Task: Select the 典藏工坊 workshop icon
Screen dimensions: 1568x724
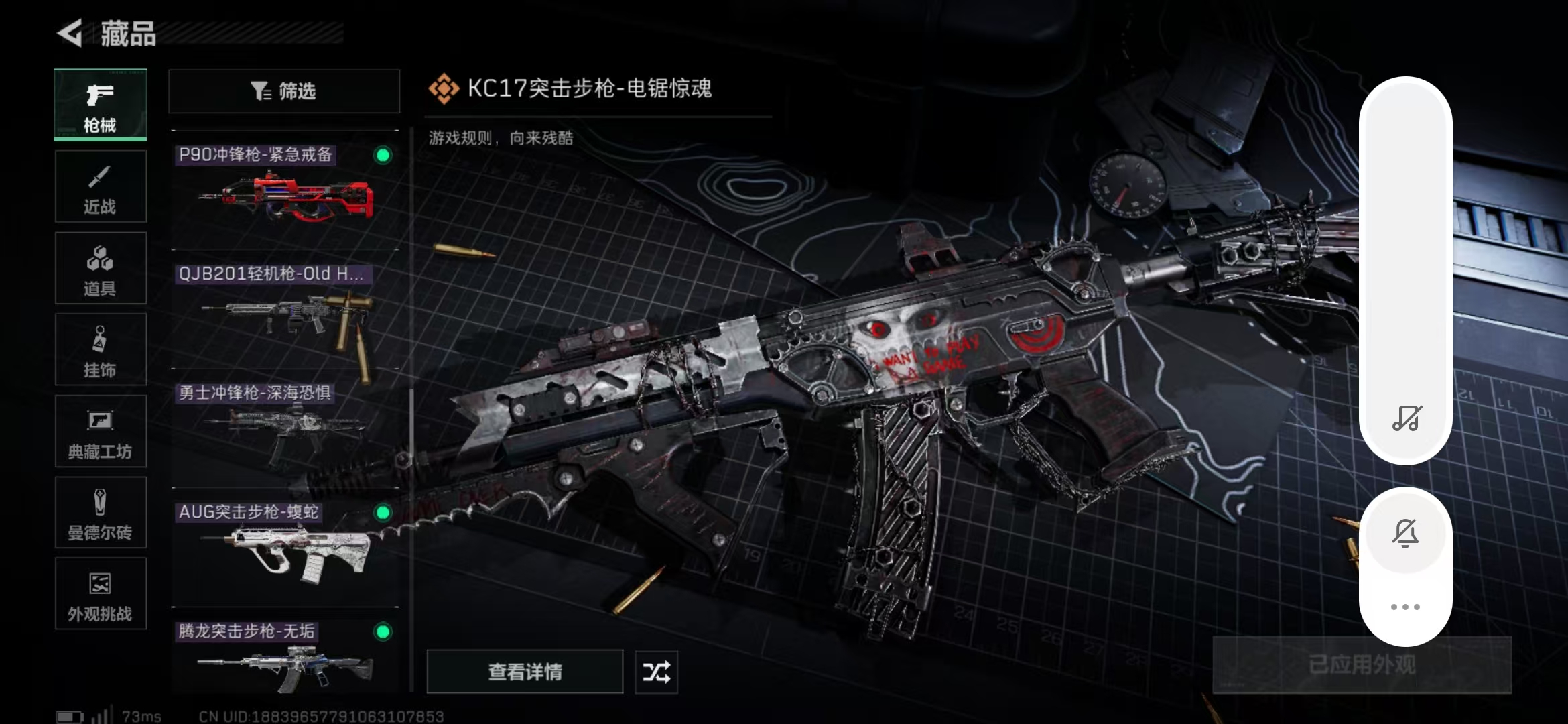Action: coord(99,431)
